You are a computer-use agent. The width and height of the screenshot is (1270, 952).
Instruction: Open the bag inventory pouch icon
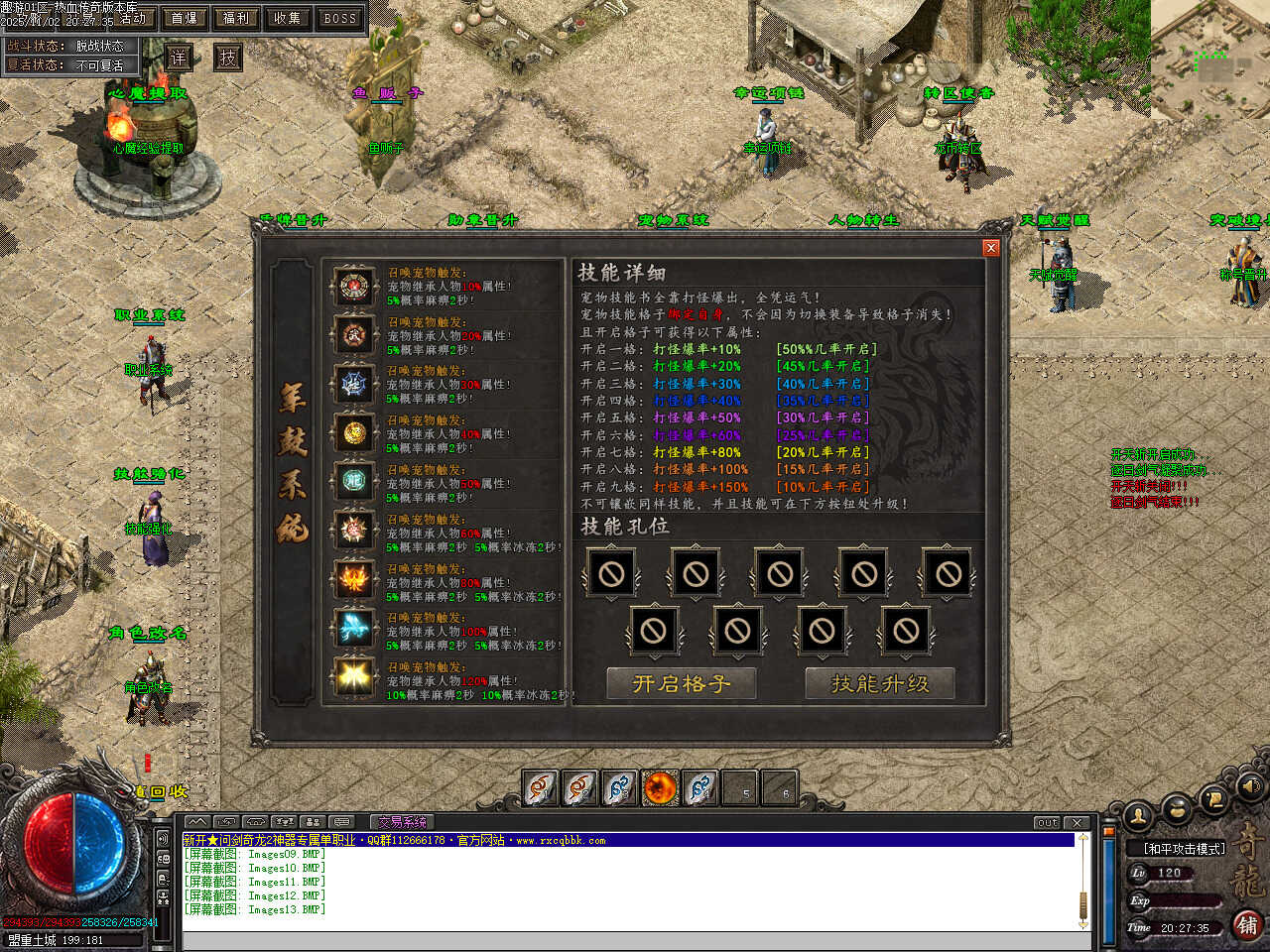point(1178,808)
